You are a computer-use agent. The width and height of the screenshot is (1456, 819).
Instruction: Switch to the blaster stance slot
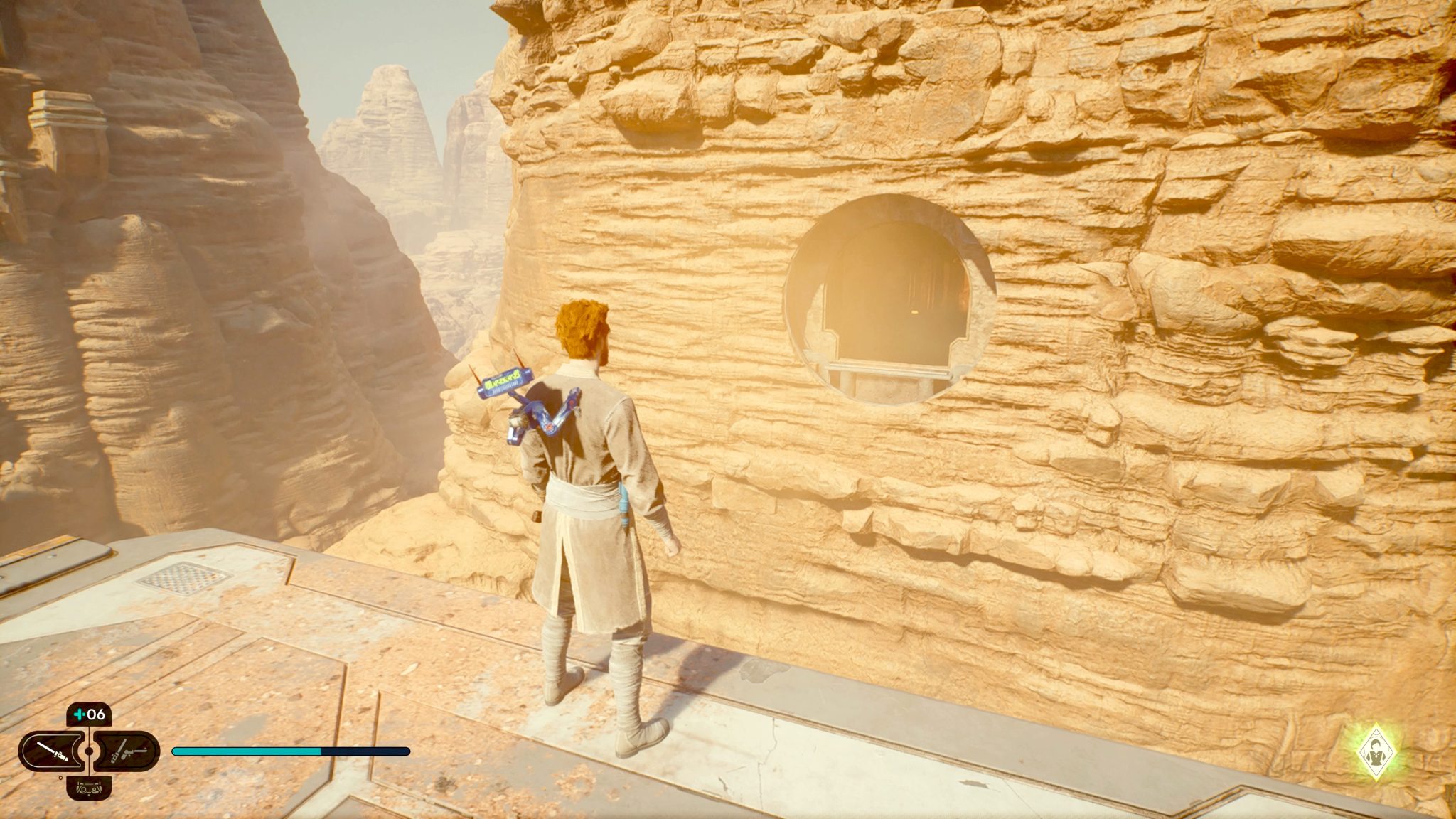point(127,751)
